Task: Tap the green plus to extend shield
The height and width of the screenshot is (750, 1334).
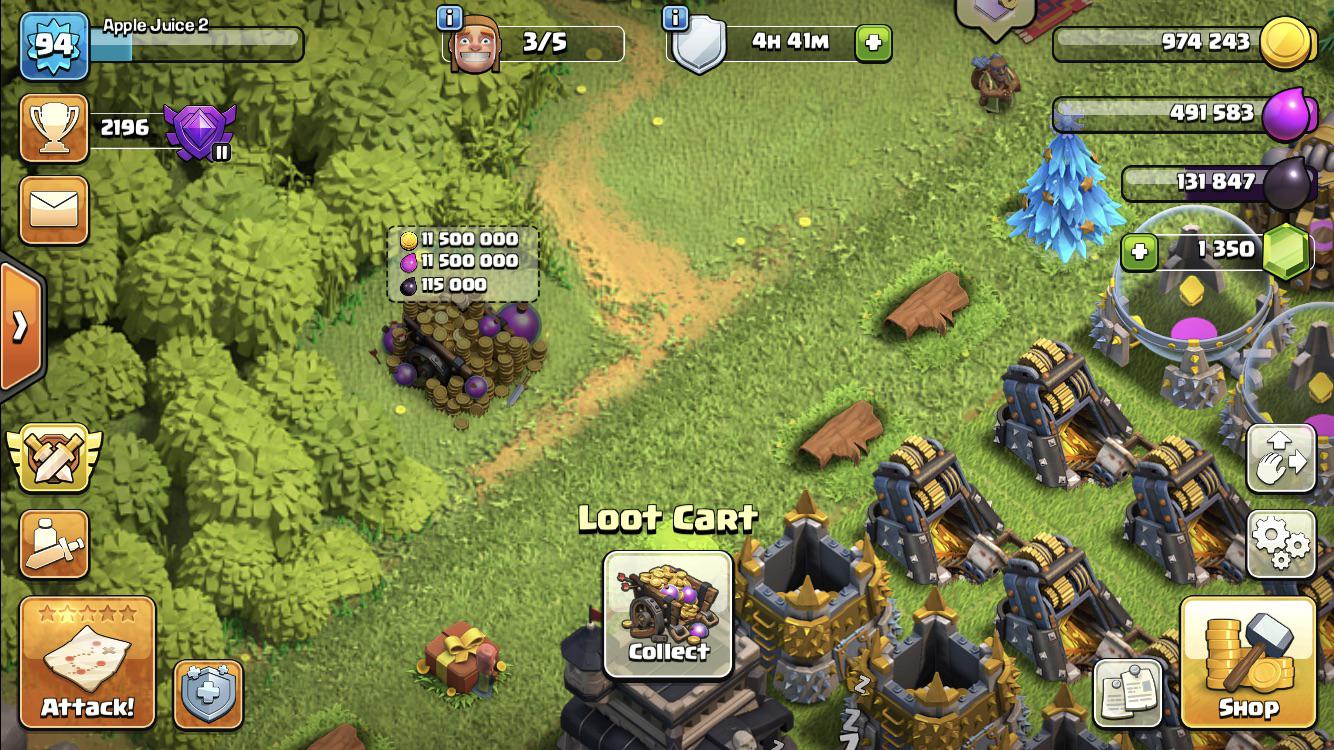Action: point(872,42)
